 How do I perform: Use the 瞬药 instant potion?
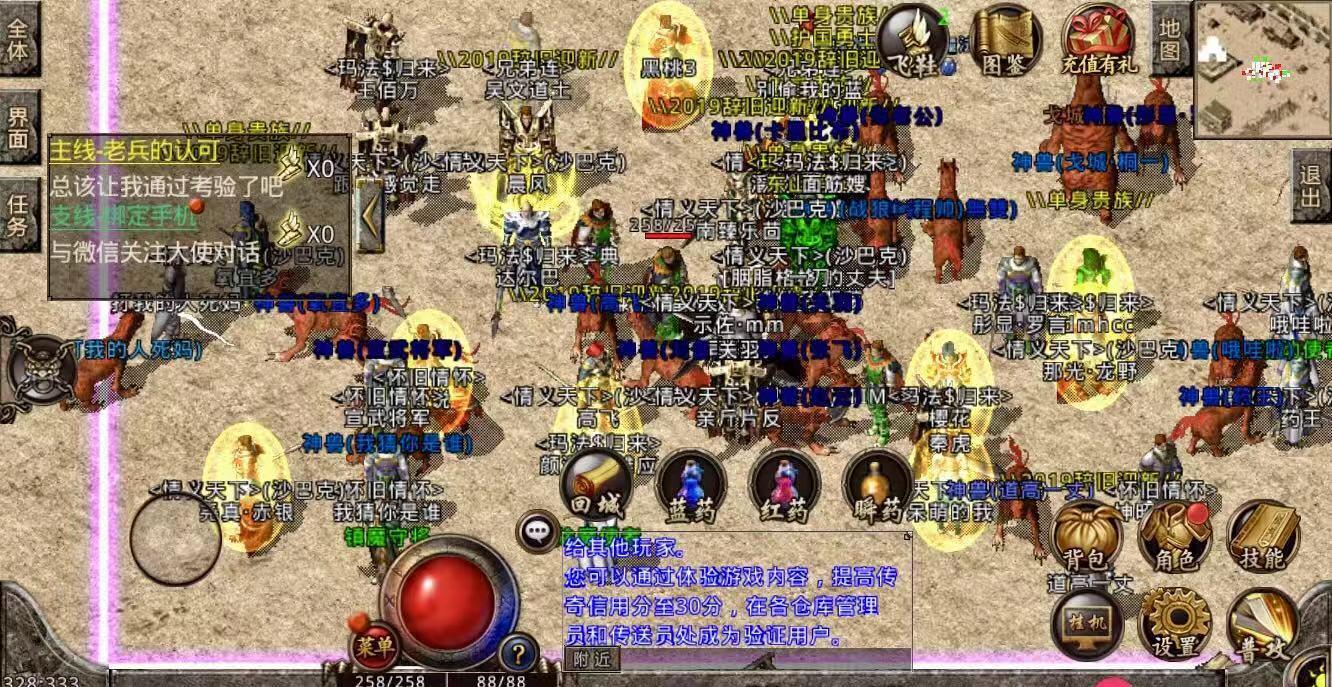pyautogui.click(x=877, y=486)
